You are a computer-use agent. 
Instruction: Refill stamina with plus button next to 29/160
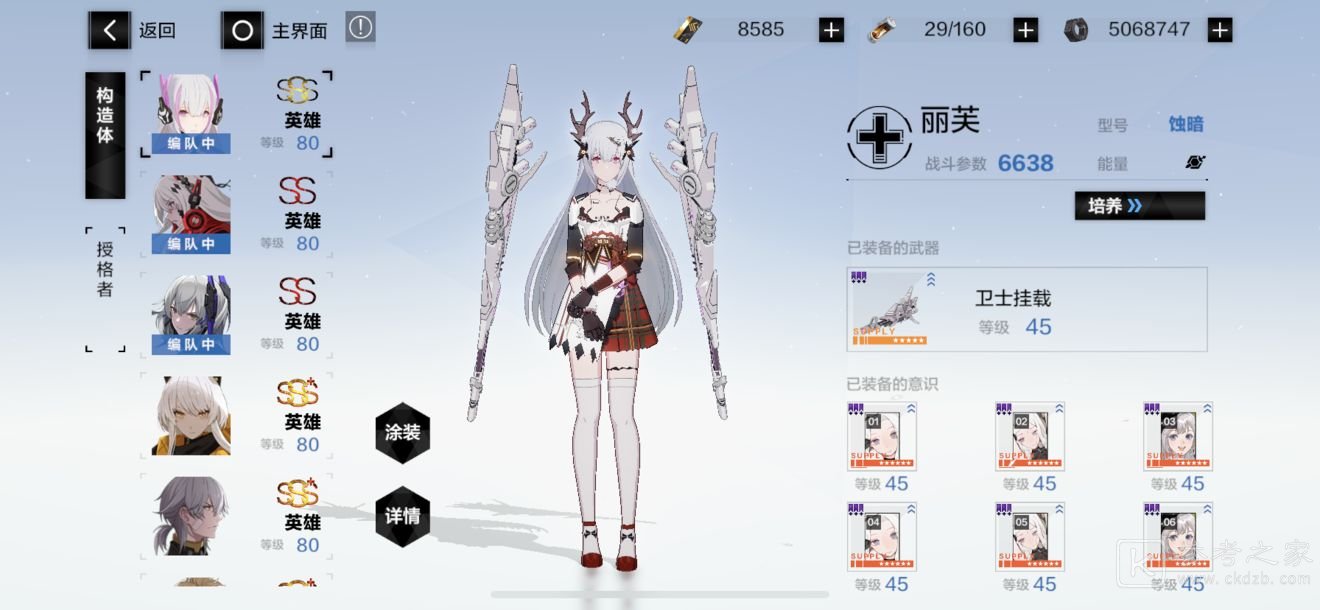(1025, 30)
